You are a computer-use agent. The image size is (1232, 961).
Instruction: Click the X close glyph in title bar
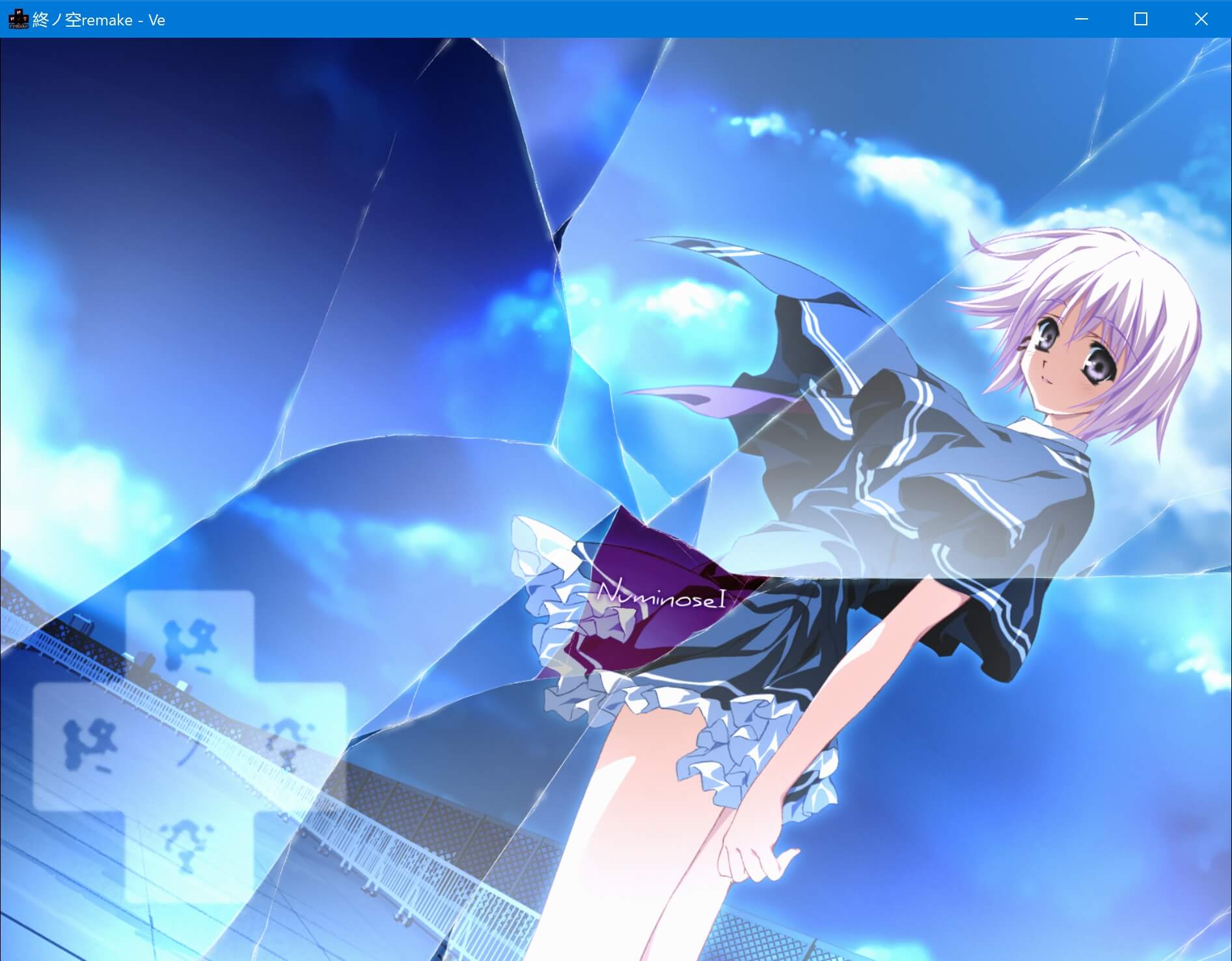1200,20
